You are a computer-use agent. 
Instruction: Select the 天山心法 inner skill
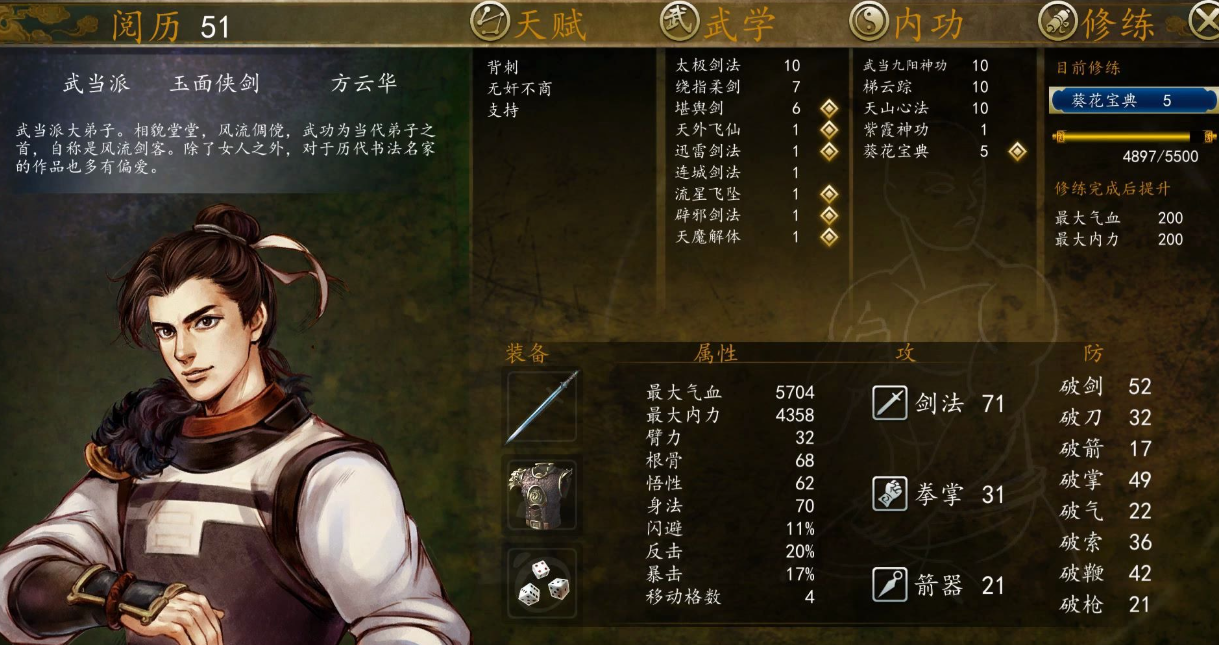[x=896, y=108]
